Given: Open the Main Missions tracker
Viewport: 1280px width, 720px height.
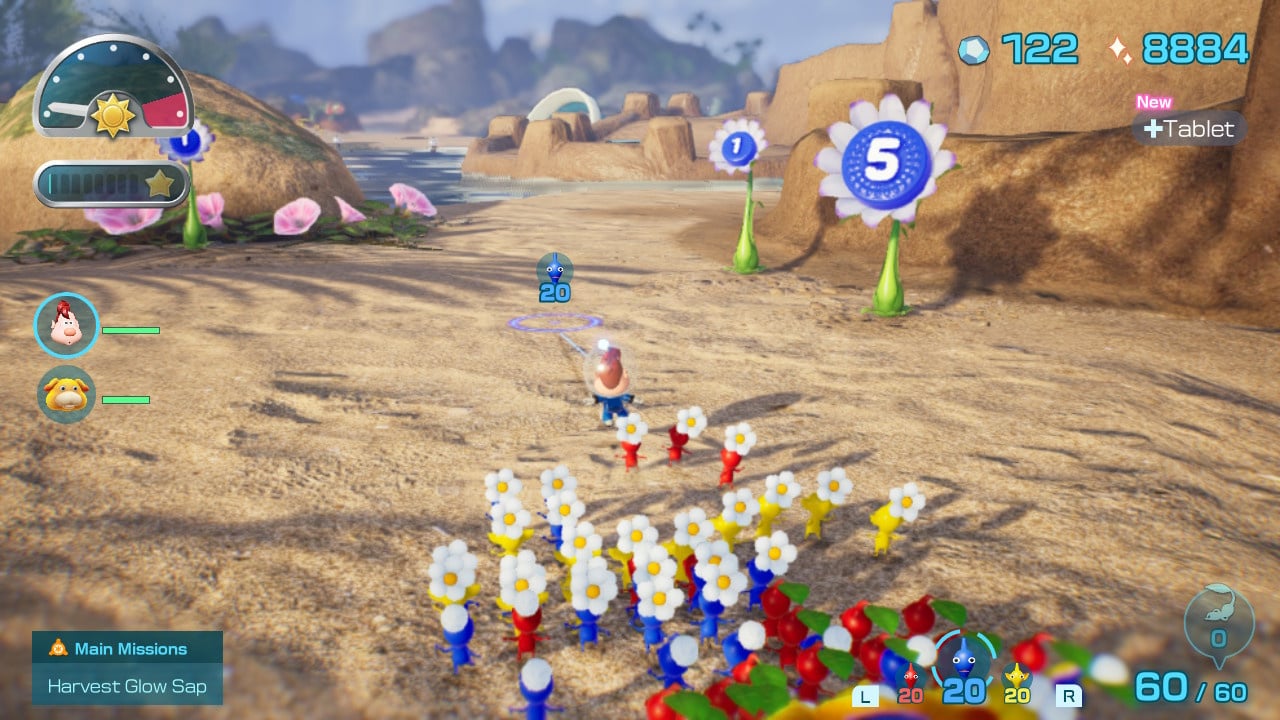Looking at the screenshot, I should (x=127, y=649).
